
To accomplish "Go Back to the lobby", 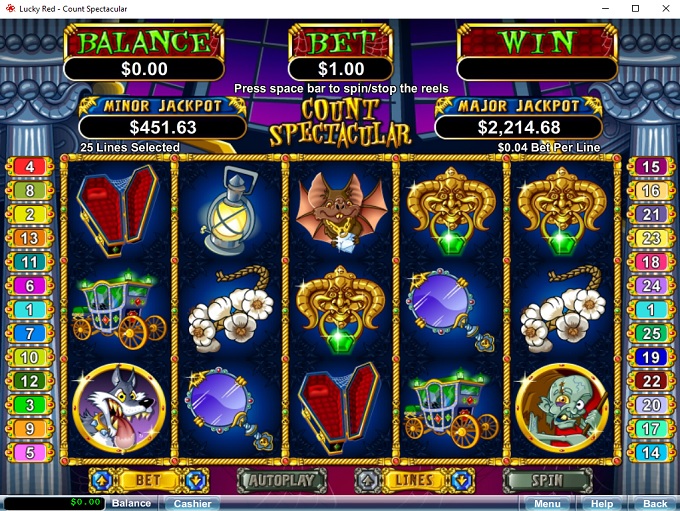I will (654, 503).
